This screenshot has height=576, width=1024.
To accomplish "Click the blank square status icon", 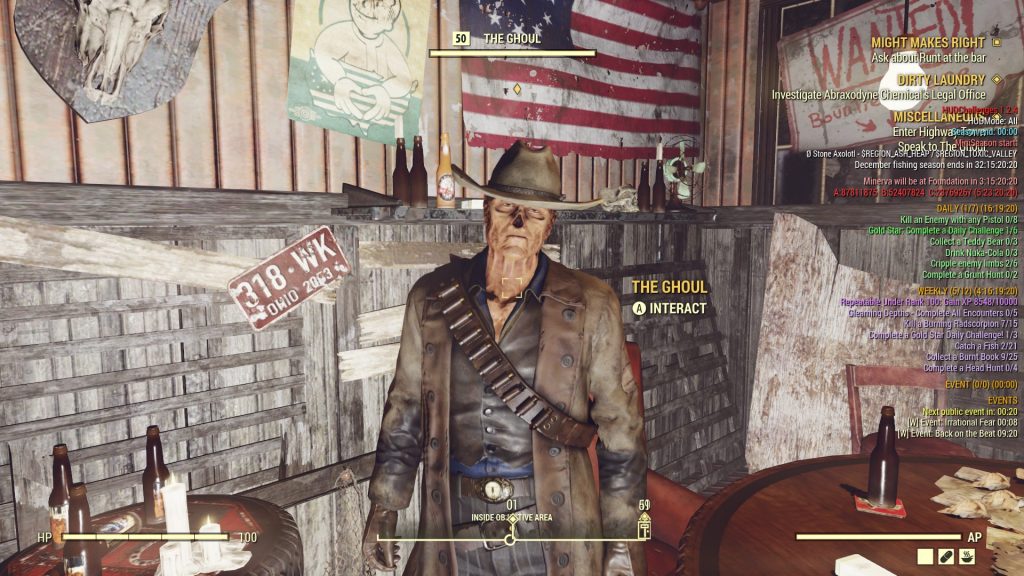I will click(x=925, y=556).
